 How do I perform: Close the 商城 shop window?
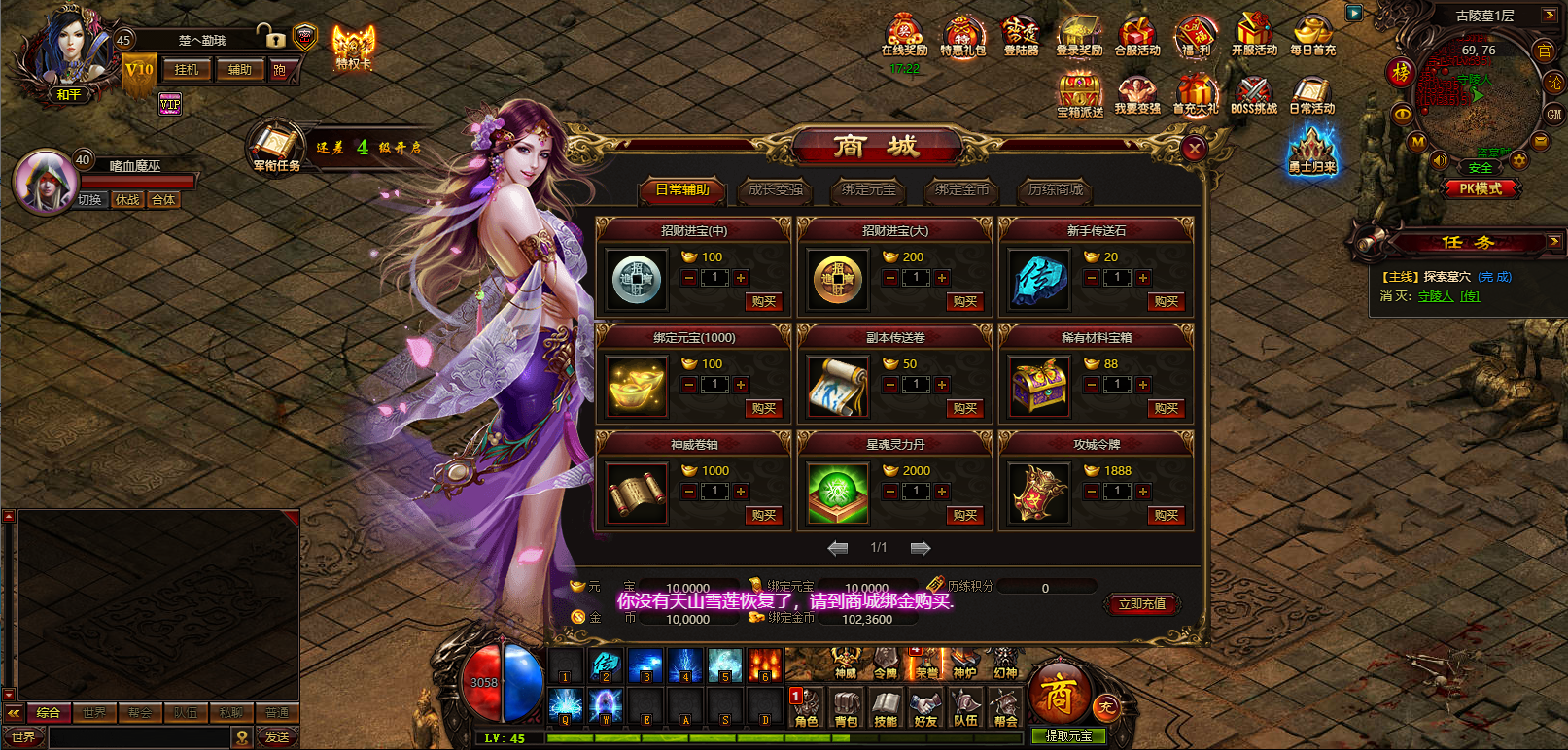1194,149
